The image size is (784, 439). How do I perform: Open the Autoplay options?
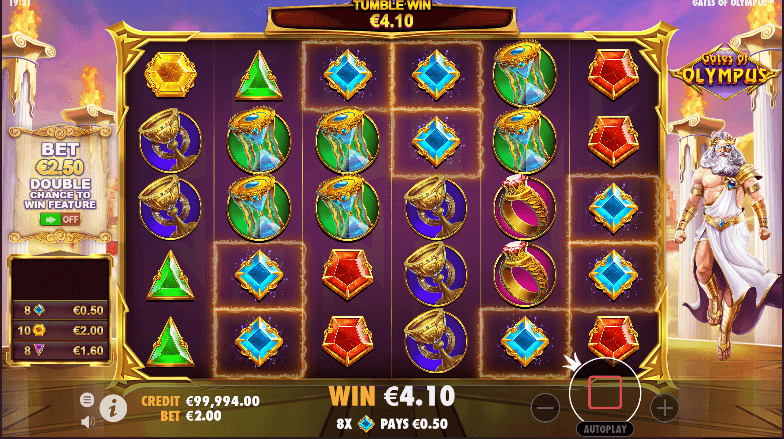pyautogui.click(x=605, y=427)
